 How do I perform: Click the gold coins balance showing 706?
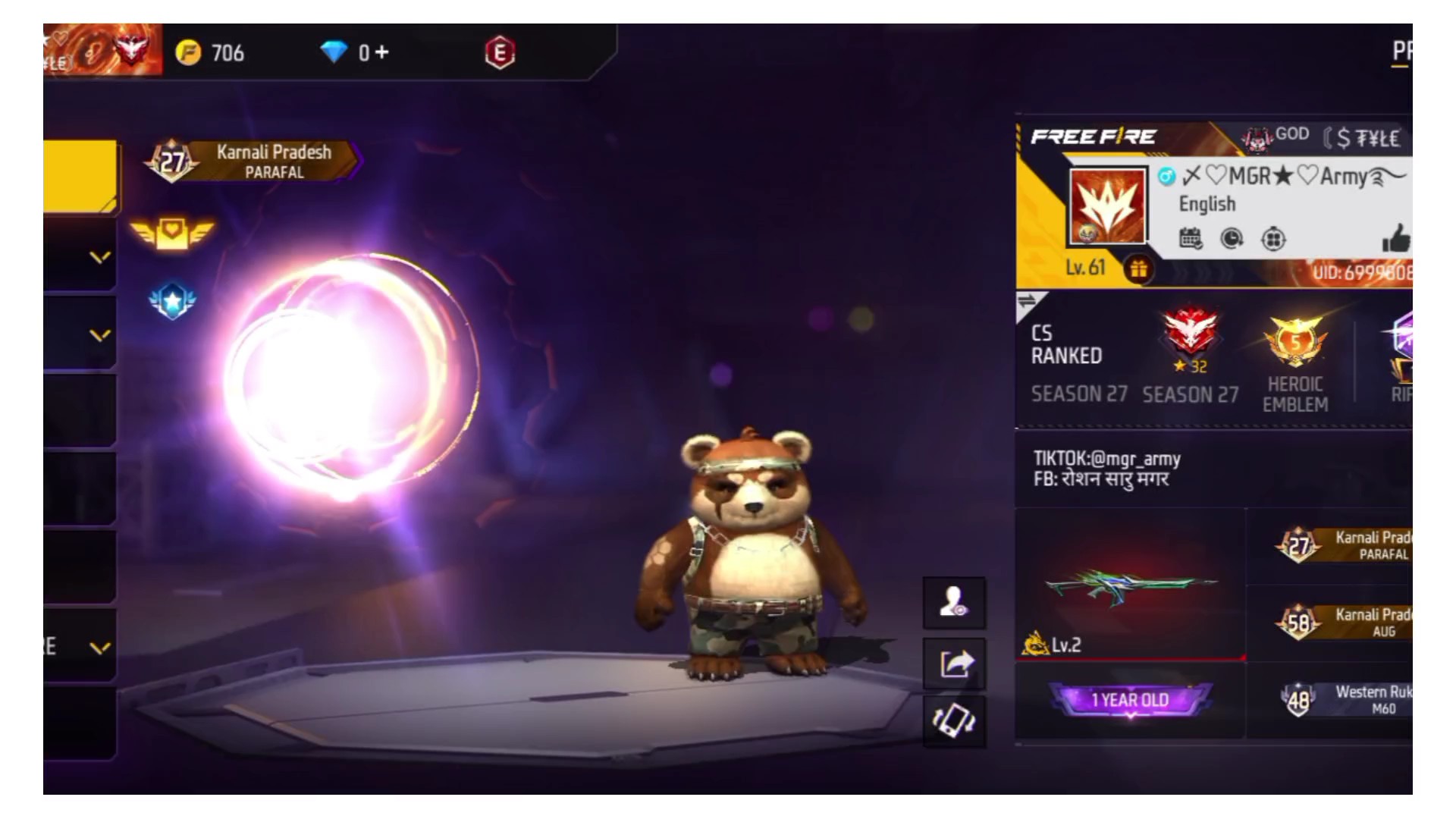coord(211,53)
